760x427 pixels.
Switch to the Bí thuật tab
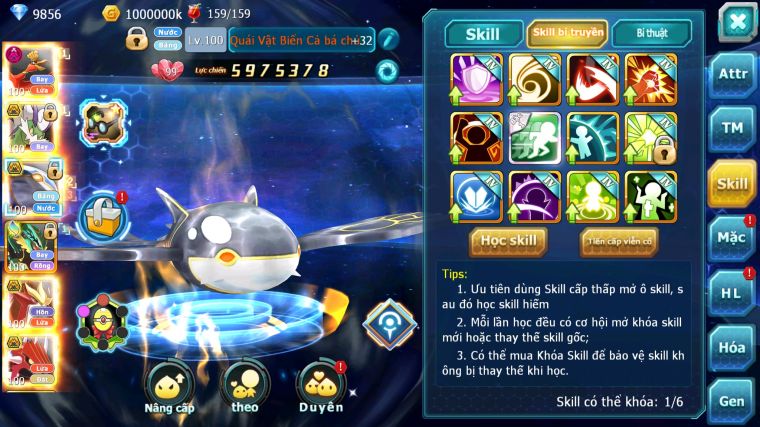[649, 33]
